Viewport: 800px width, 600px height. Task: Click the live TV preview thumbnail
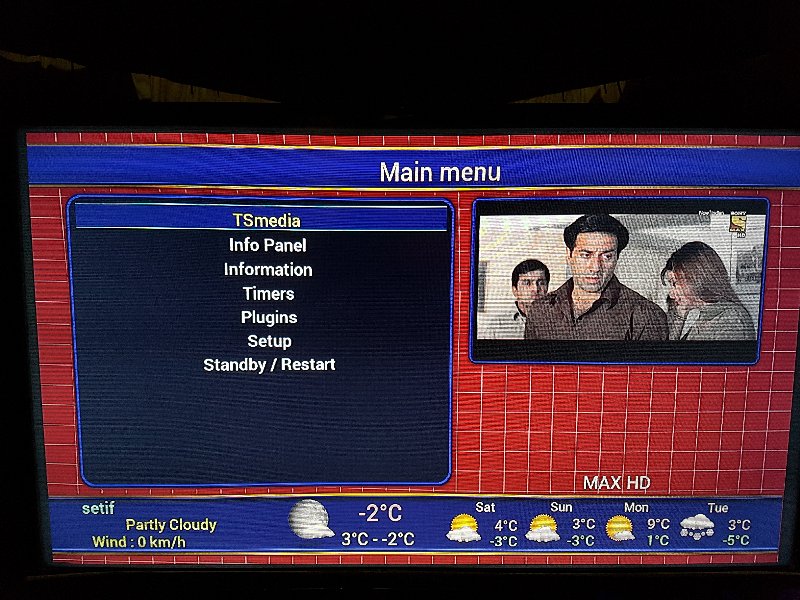tap(619, 279)
